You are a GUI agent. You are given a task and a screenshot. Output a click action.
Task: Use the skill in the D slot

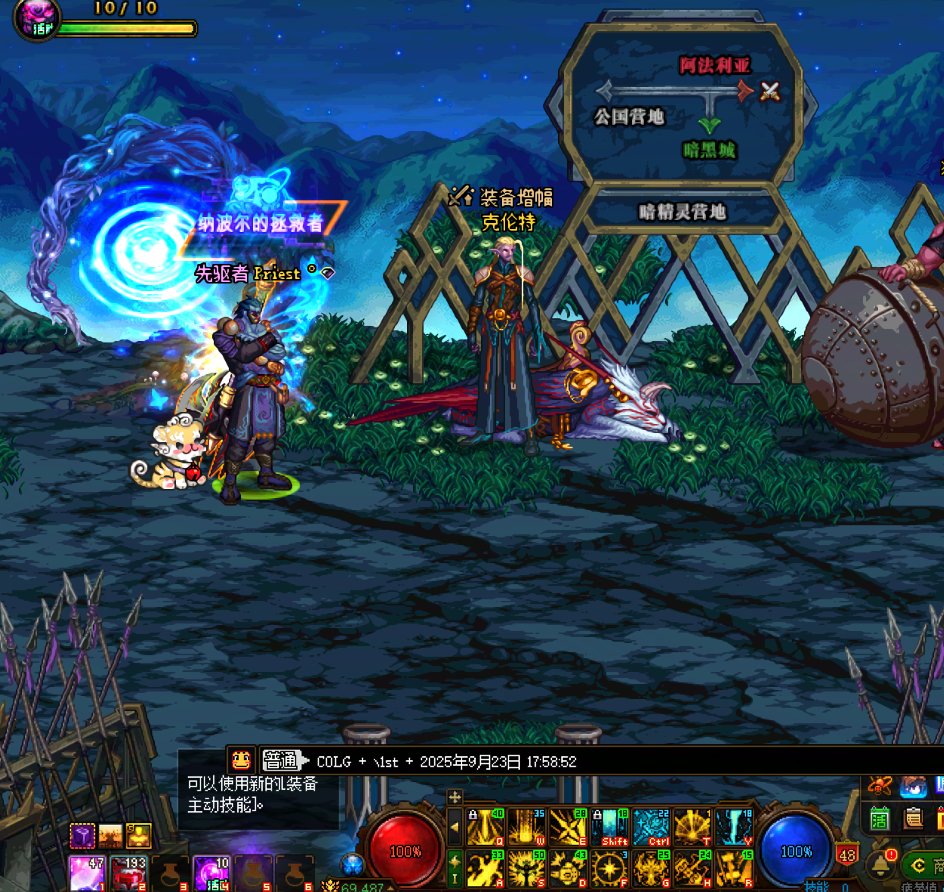568,869
